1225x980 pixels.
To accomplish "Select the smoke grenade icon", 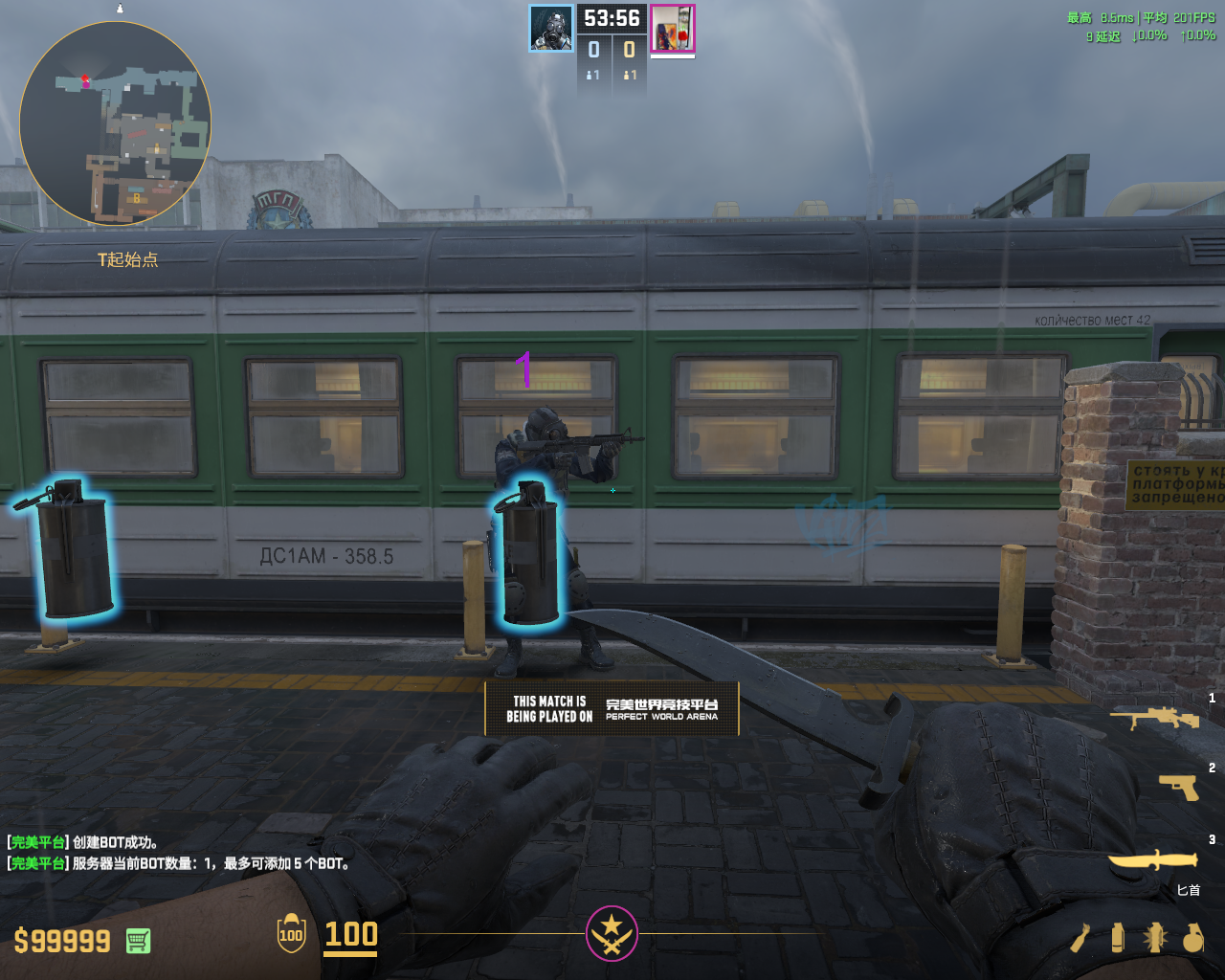I will coord(1117,938).
